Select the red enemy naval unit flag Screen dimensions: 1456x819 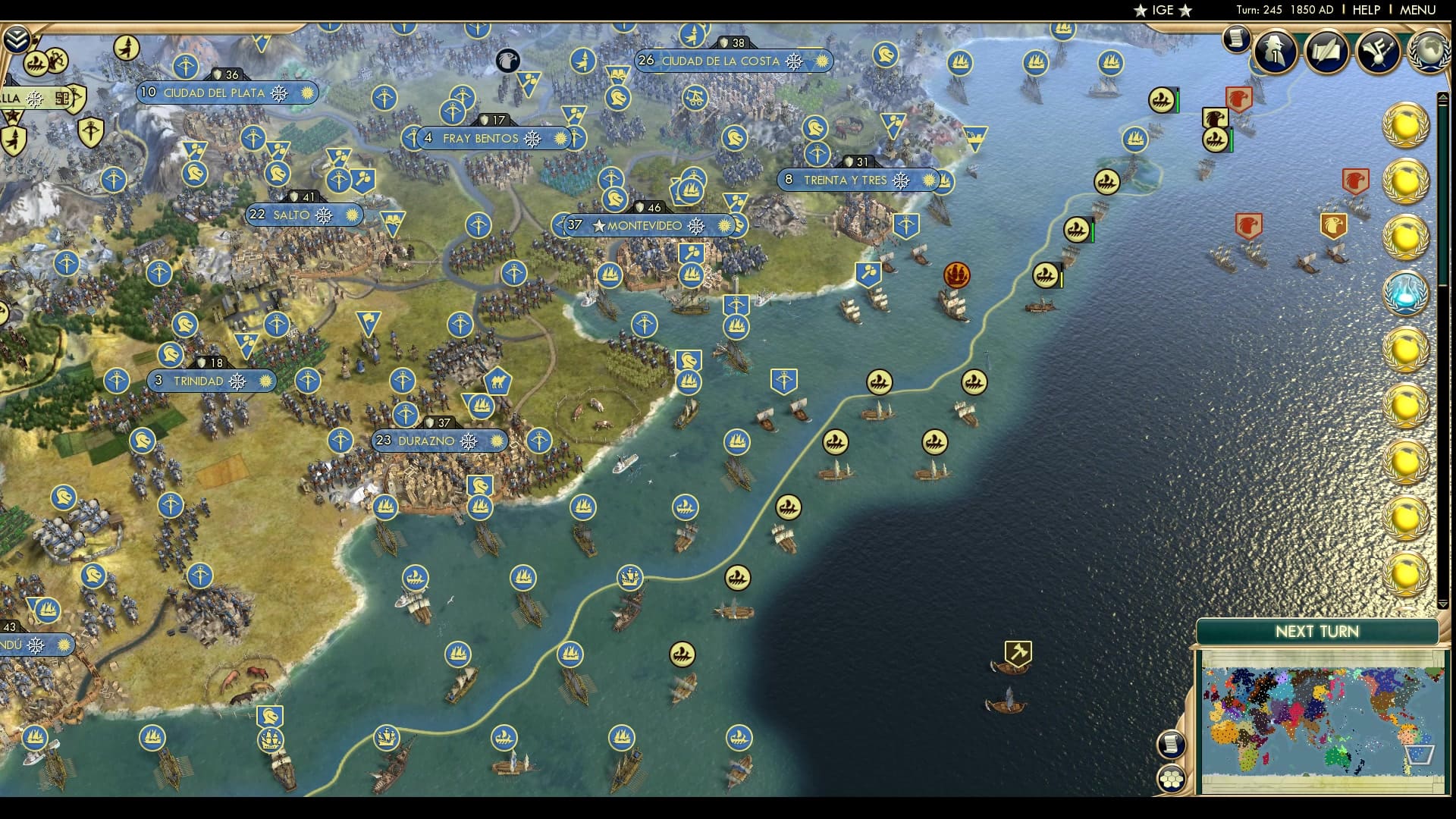(1239, 99)
